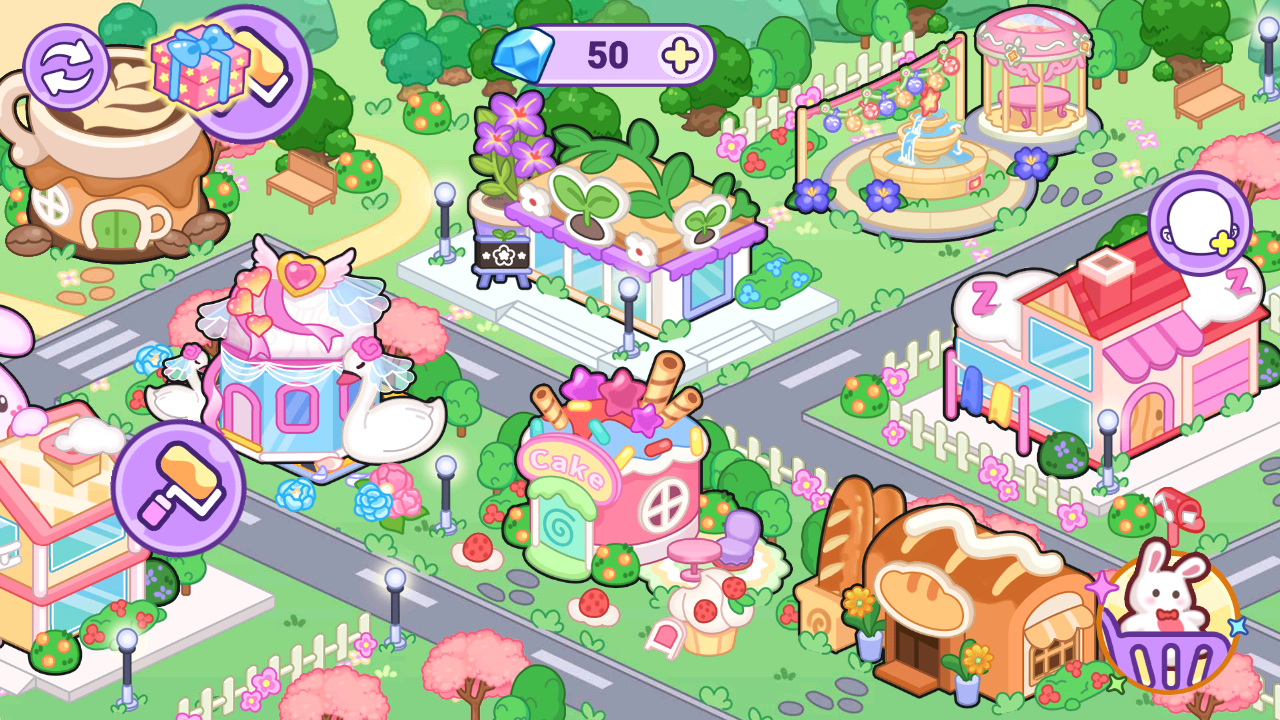Click the purple swap arrows button
Image resolution: width=1280 pixels, height=720 pixels.
[67, 67]
